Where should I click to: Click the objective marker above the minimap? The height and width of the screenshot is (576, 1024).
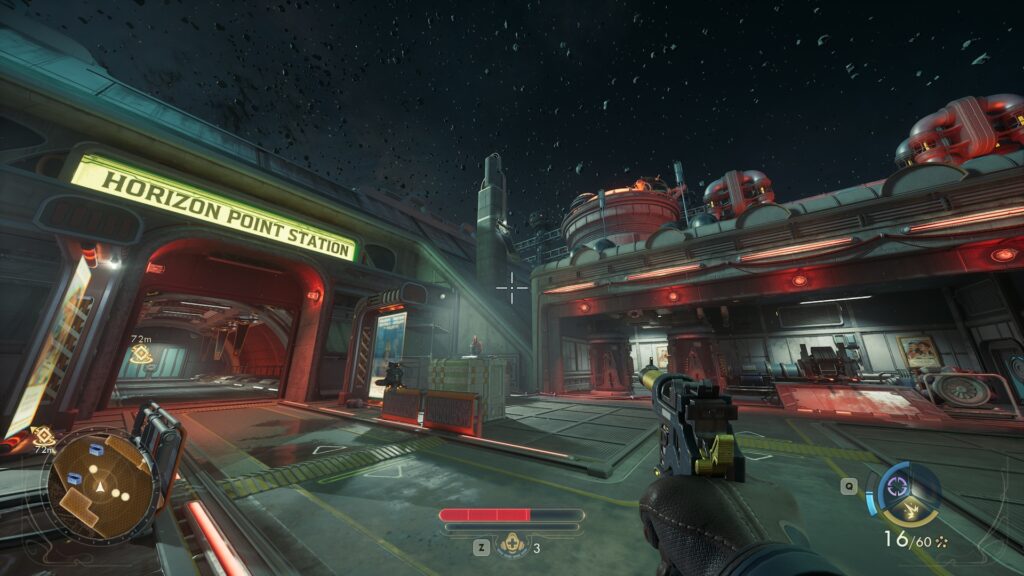click(43, 435)
